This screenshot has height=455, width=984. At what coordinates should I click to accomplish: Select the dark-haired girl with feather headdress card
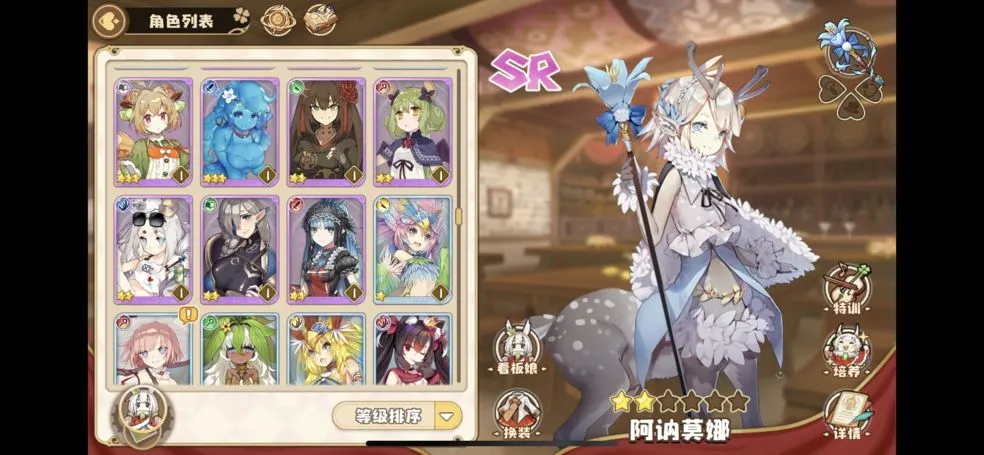pyautogui.click(x=326, y=249)
